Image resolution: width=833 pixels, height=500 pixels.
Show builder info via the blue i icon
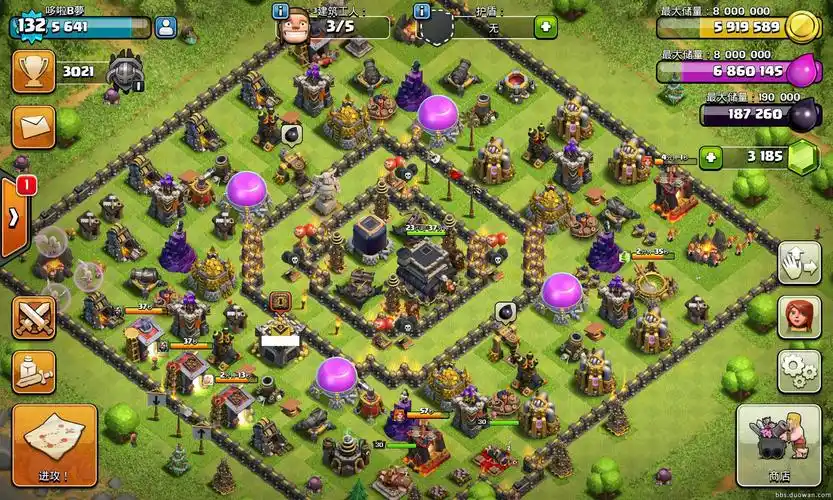[x=281, y=12]
